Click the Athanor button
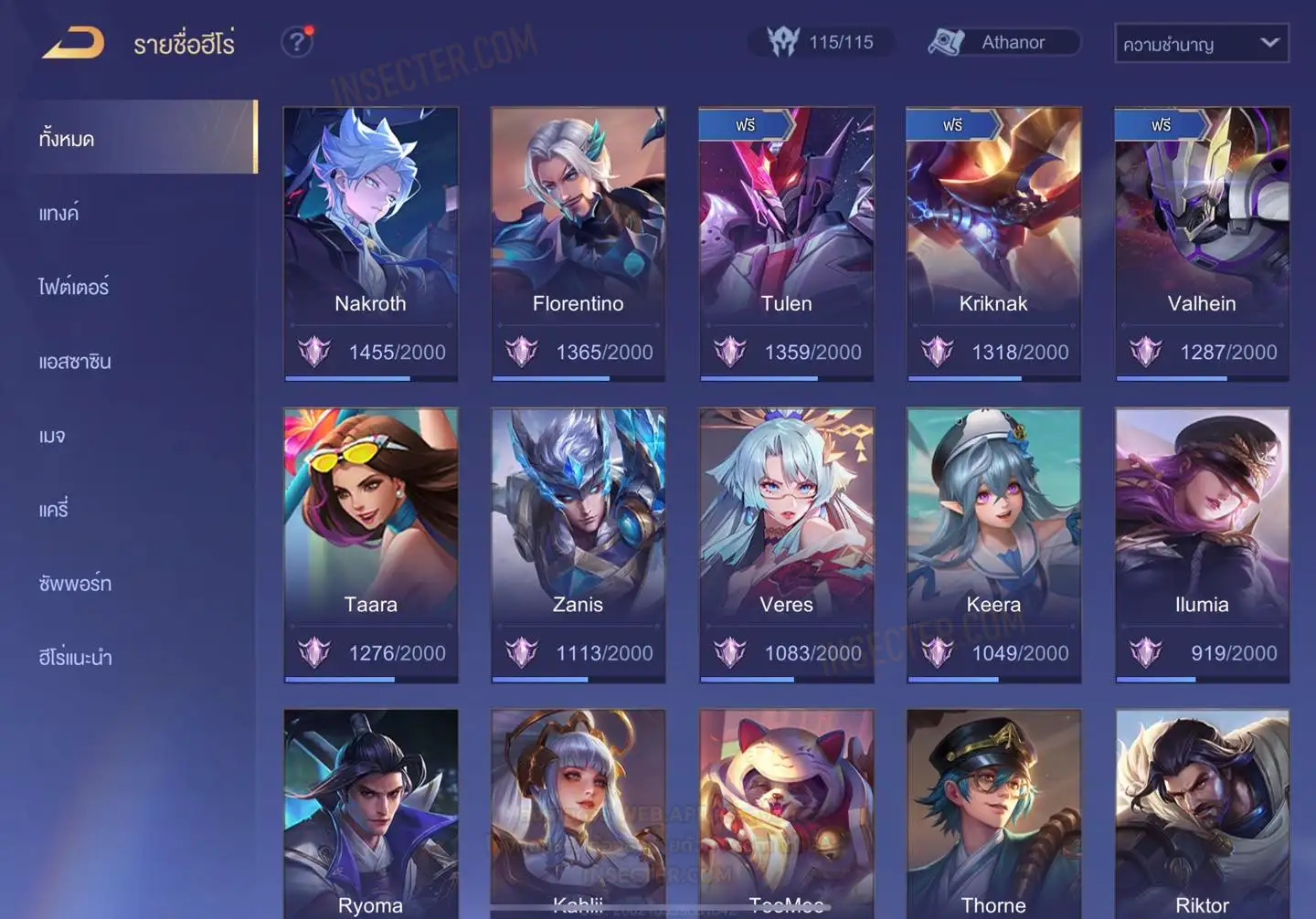 coord(1003,42)
